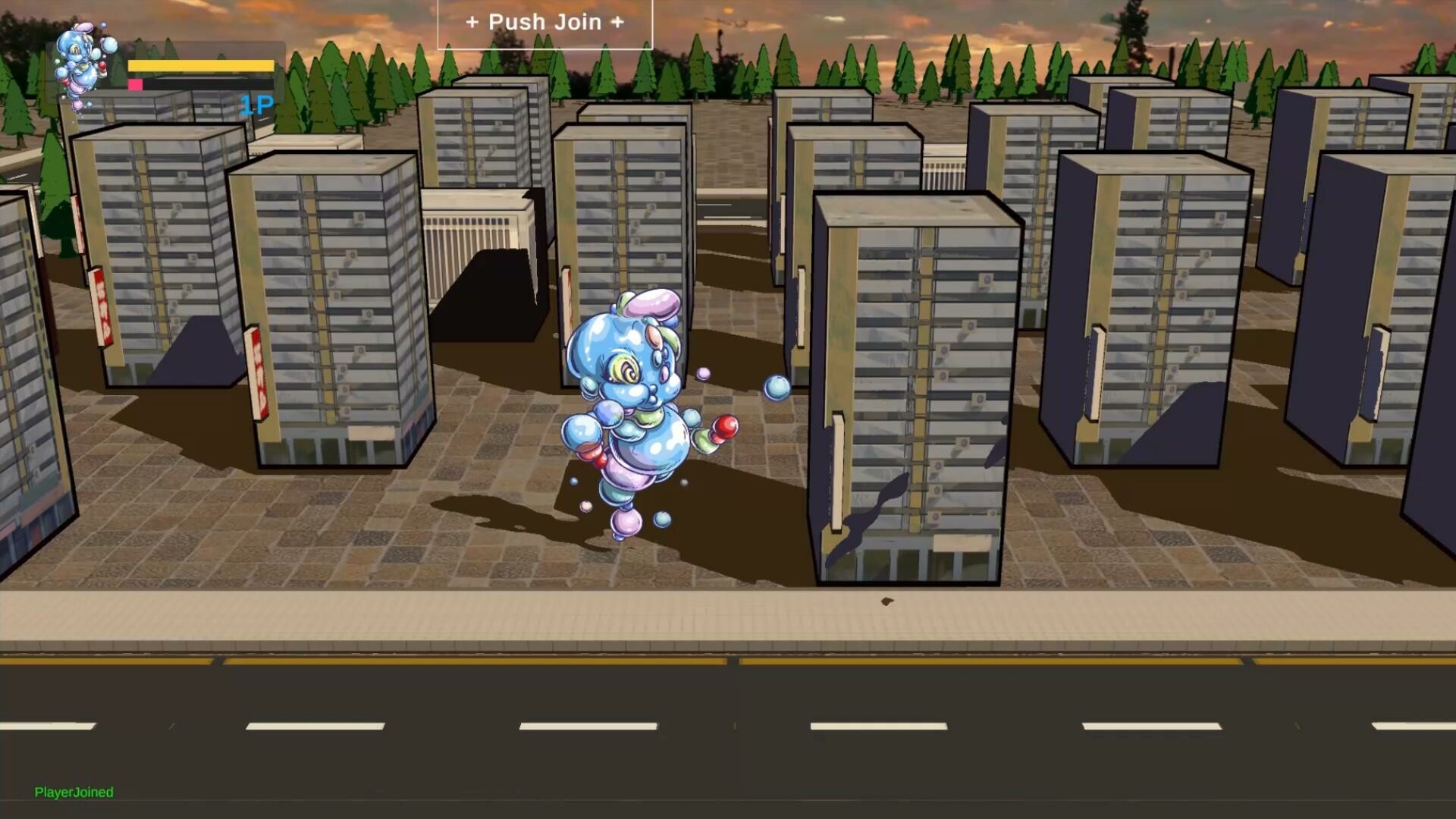1456x819 pixels.
Task: Click the tall building beside the character
Action: click(918, 379)
